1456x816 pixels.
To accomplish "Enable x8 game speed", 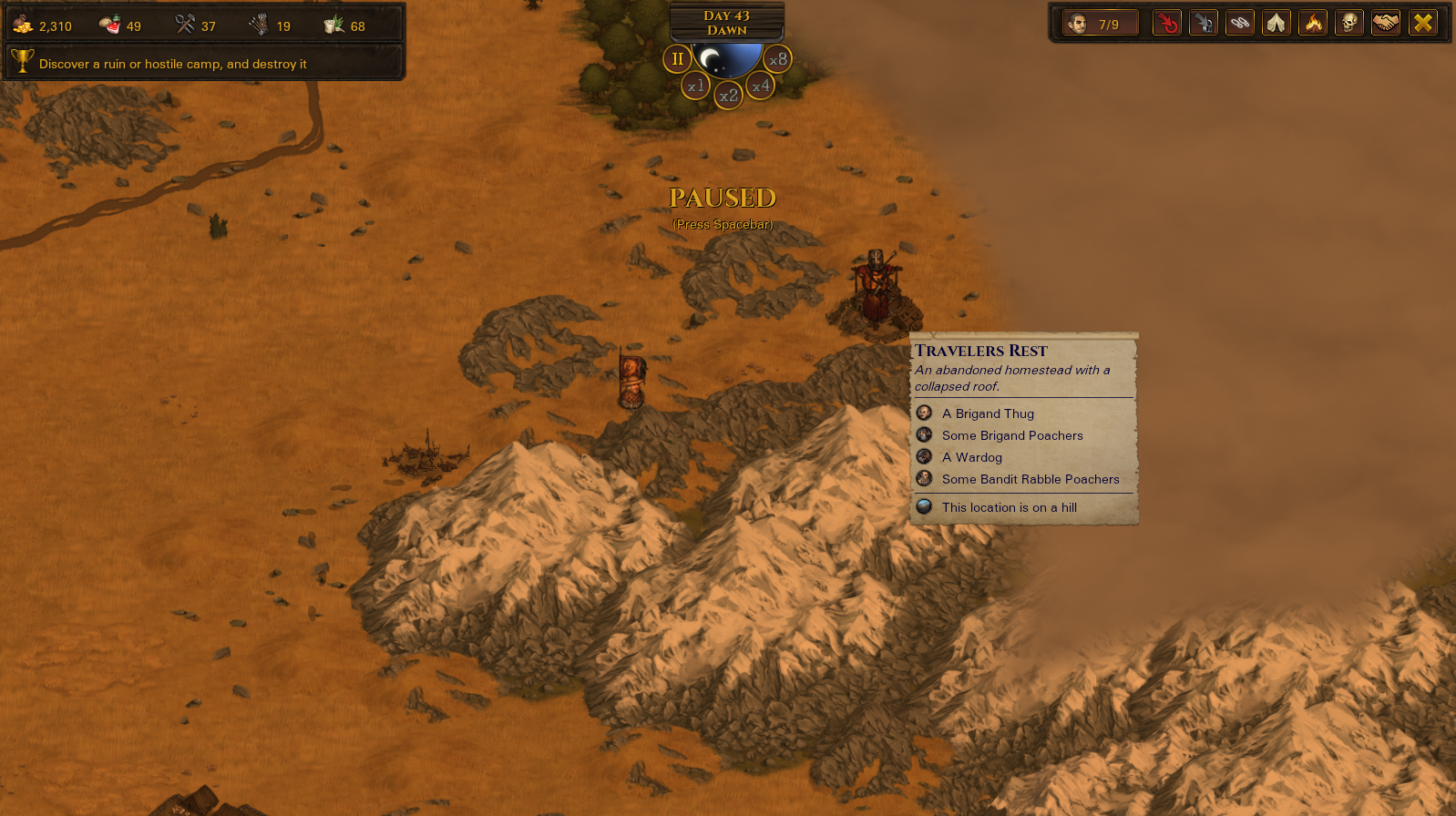I will (779, 59).
